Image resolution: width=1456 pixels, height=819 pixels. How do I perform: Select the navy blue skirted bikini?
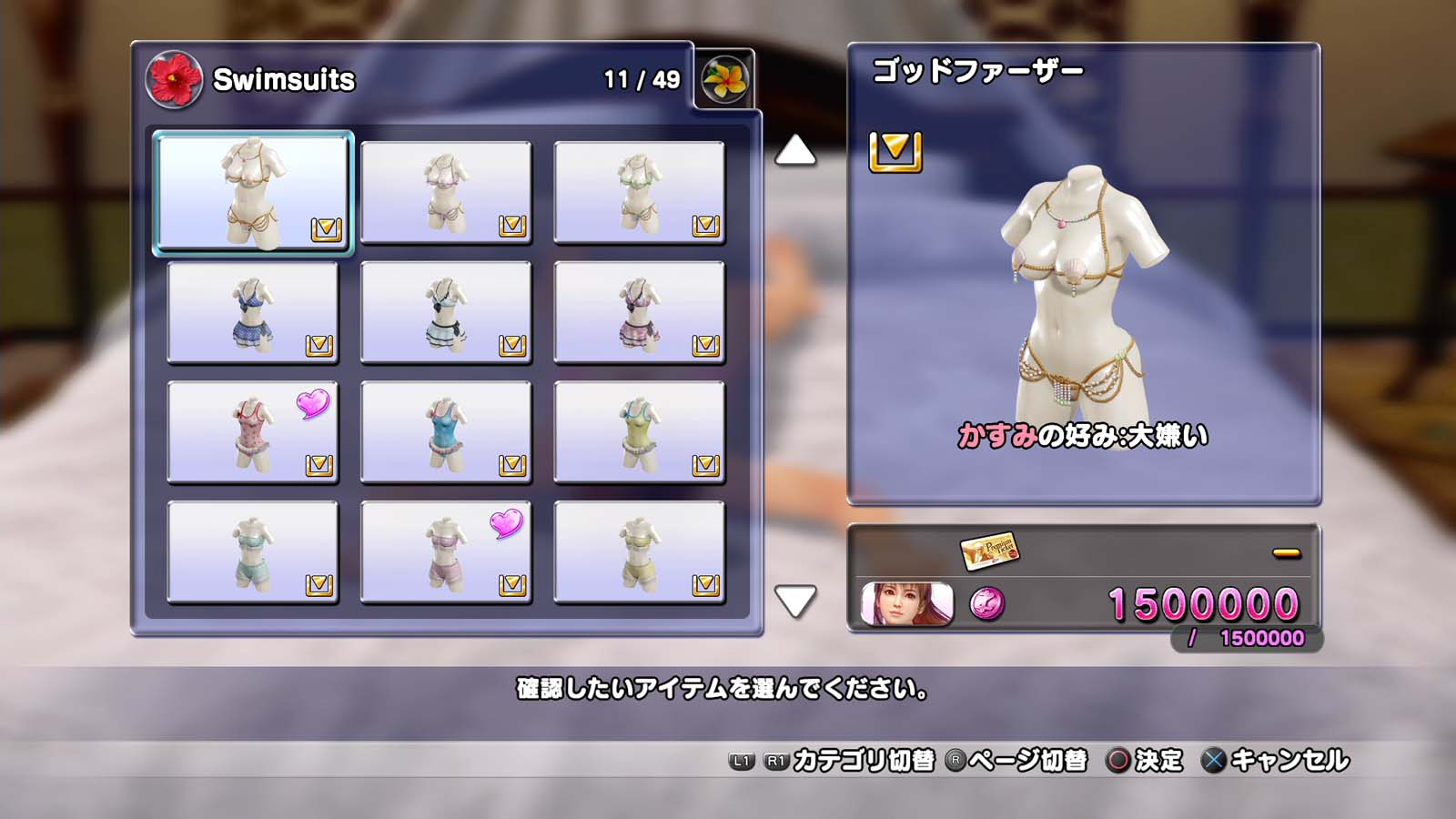(x=253, y=313)
